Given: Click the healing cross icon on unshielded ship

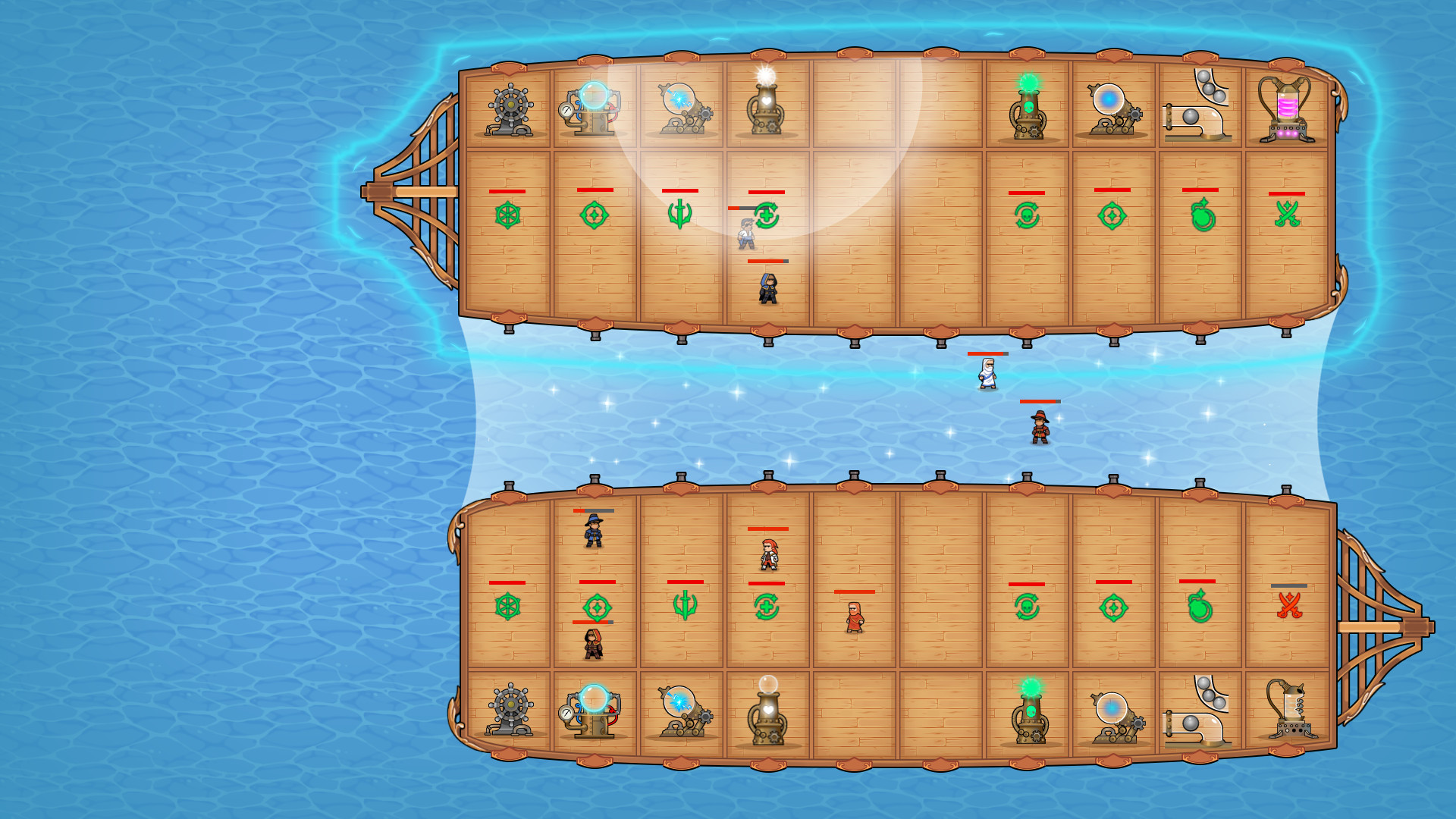Looking at the screenshot, I should 766,607.
